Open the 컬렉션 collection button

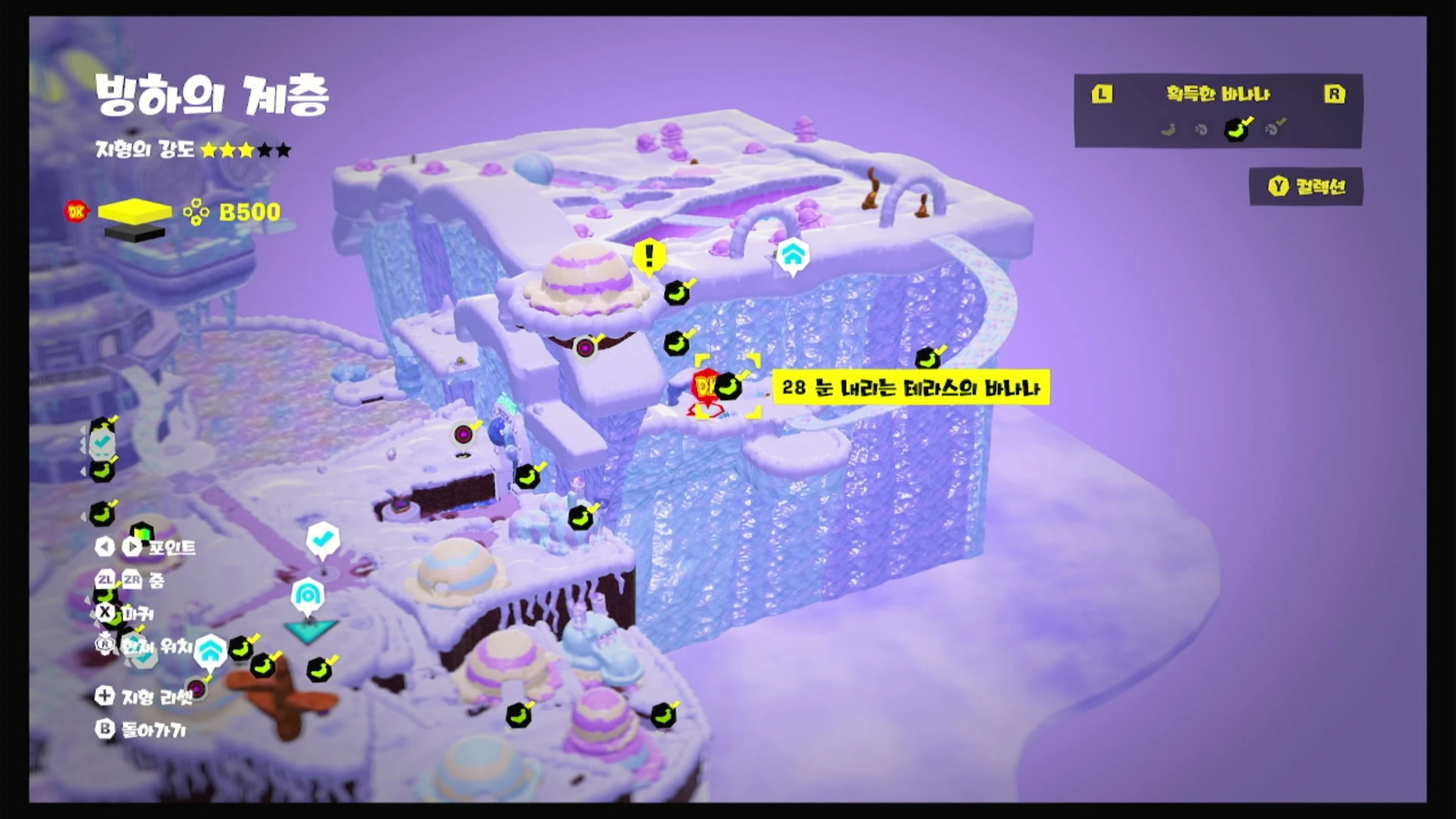point(1306,187)
